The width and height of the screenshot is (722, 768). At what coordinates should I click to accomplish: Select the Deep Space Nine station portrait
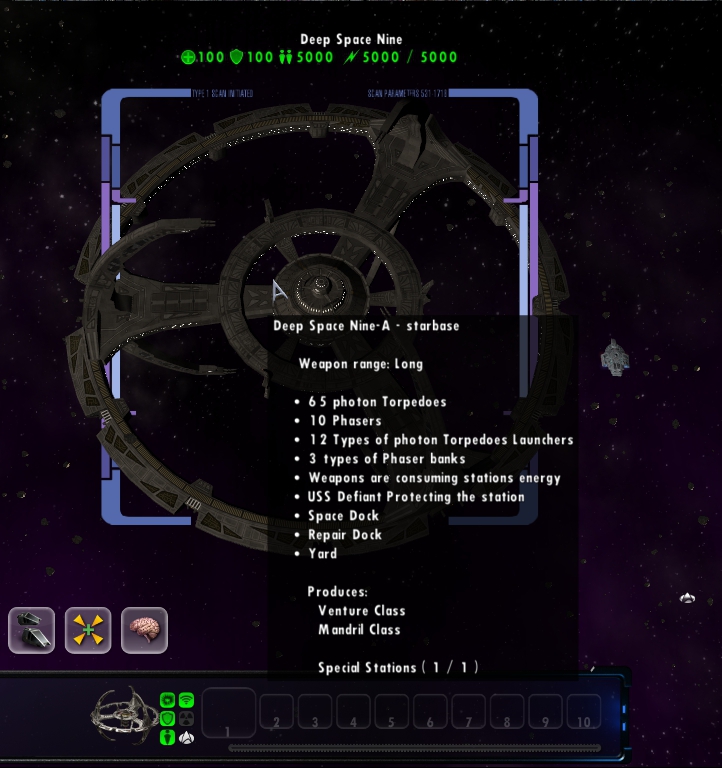[124, 714]
